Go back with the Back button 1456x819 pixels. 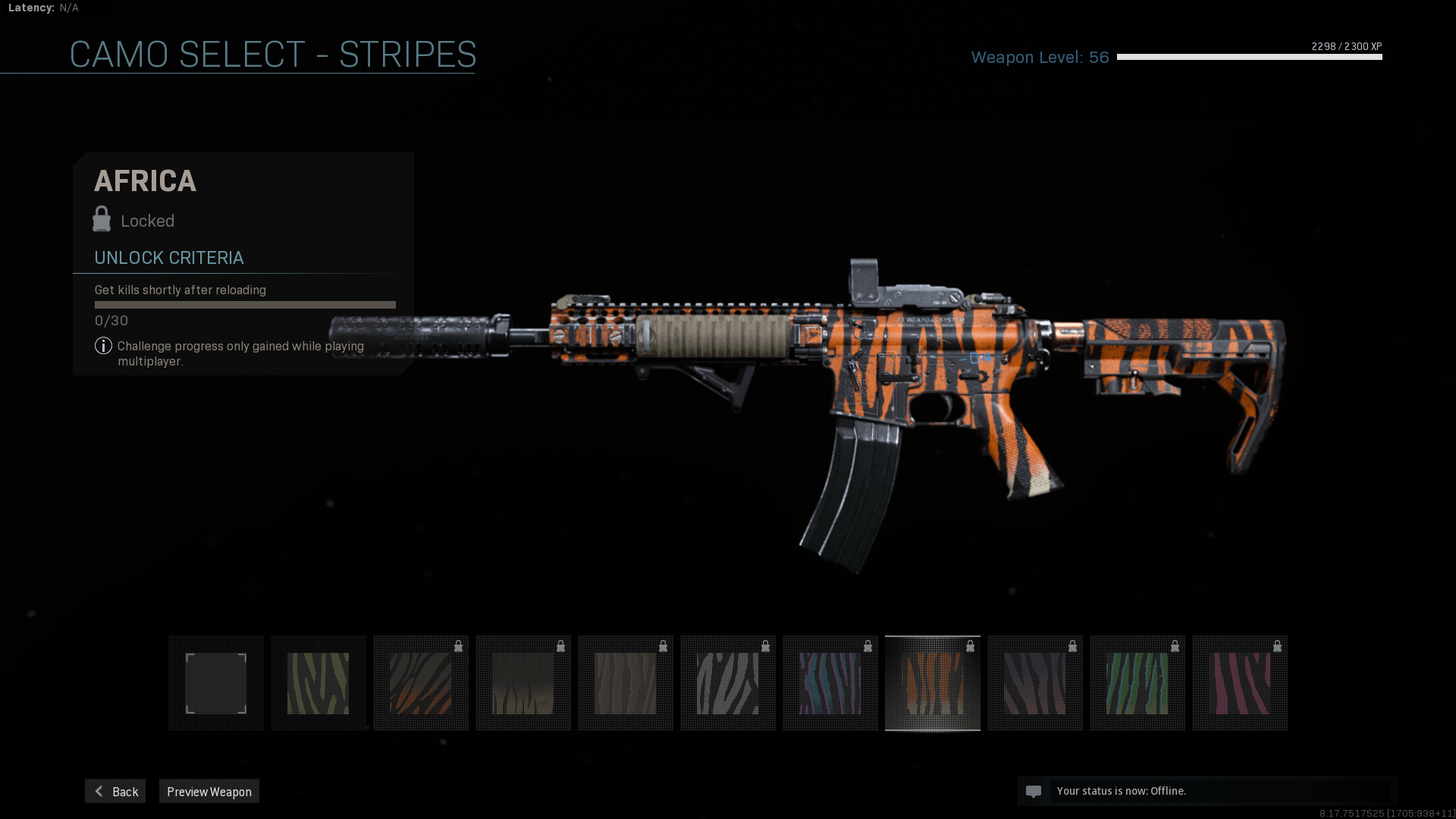(x=115, y=791)
